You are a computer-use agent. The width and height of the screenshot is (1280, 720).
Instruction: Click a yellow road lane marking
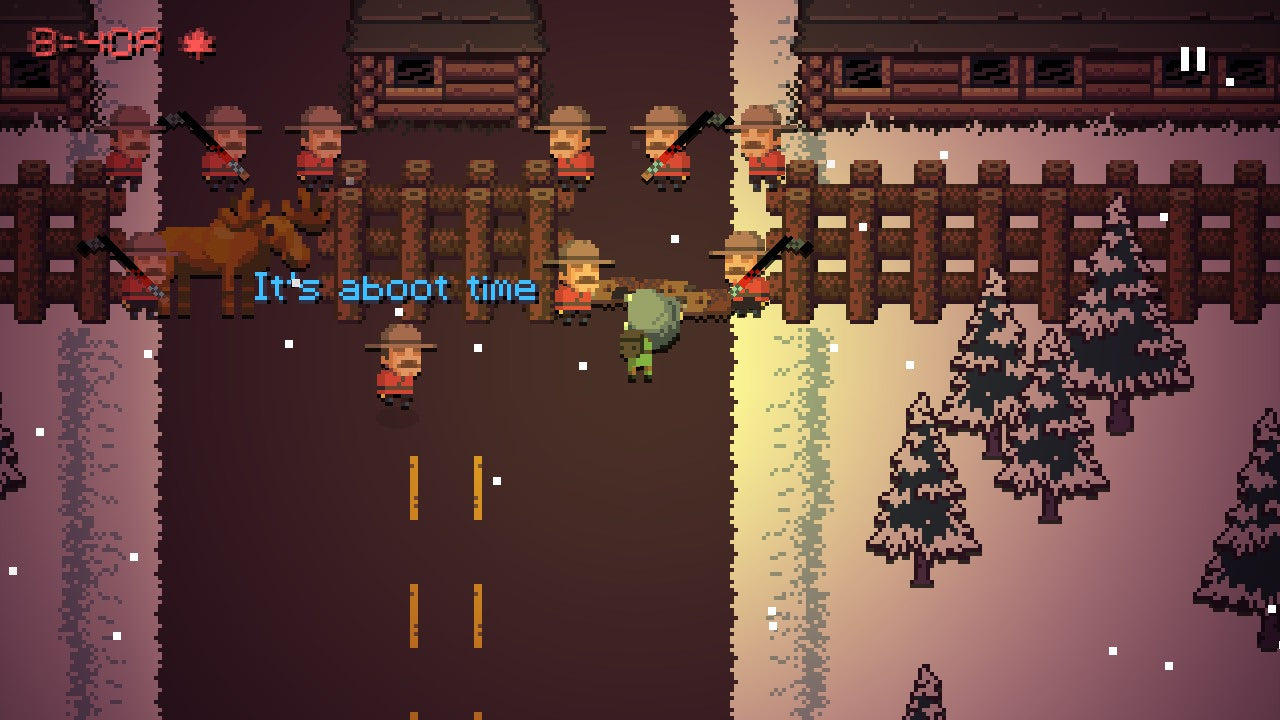[415, 490]
